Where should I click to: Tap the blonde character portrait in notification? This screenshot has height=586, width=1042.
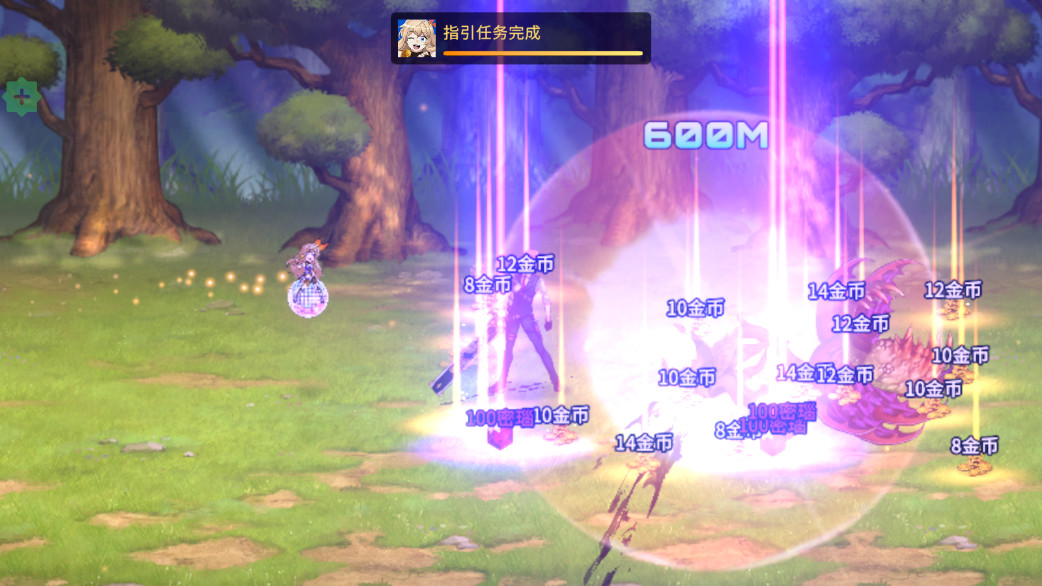click(417, 38)
